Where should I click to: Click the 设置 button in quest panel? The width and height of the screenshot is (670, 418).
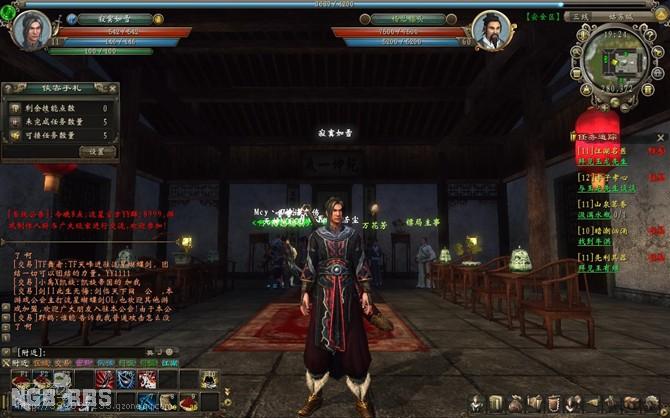pyautogui.click(x=97, y=151)
